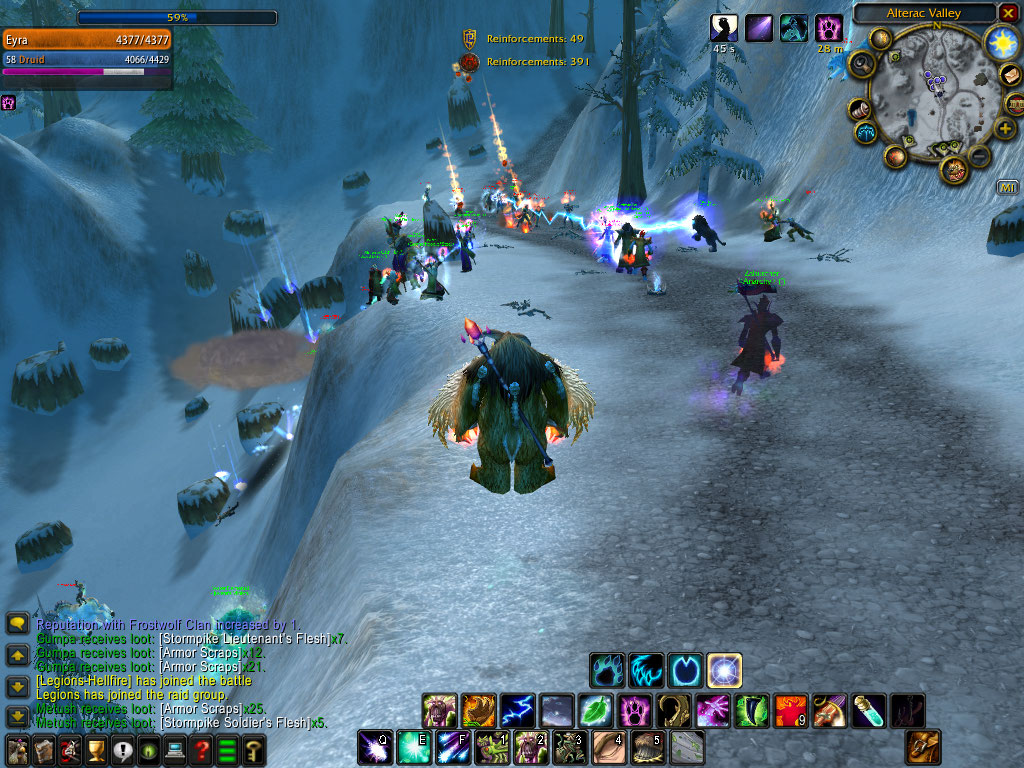Close the Alterac Valley minimap
Viewport: 1024px width, 768px height.
1007,13
